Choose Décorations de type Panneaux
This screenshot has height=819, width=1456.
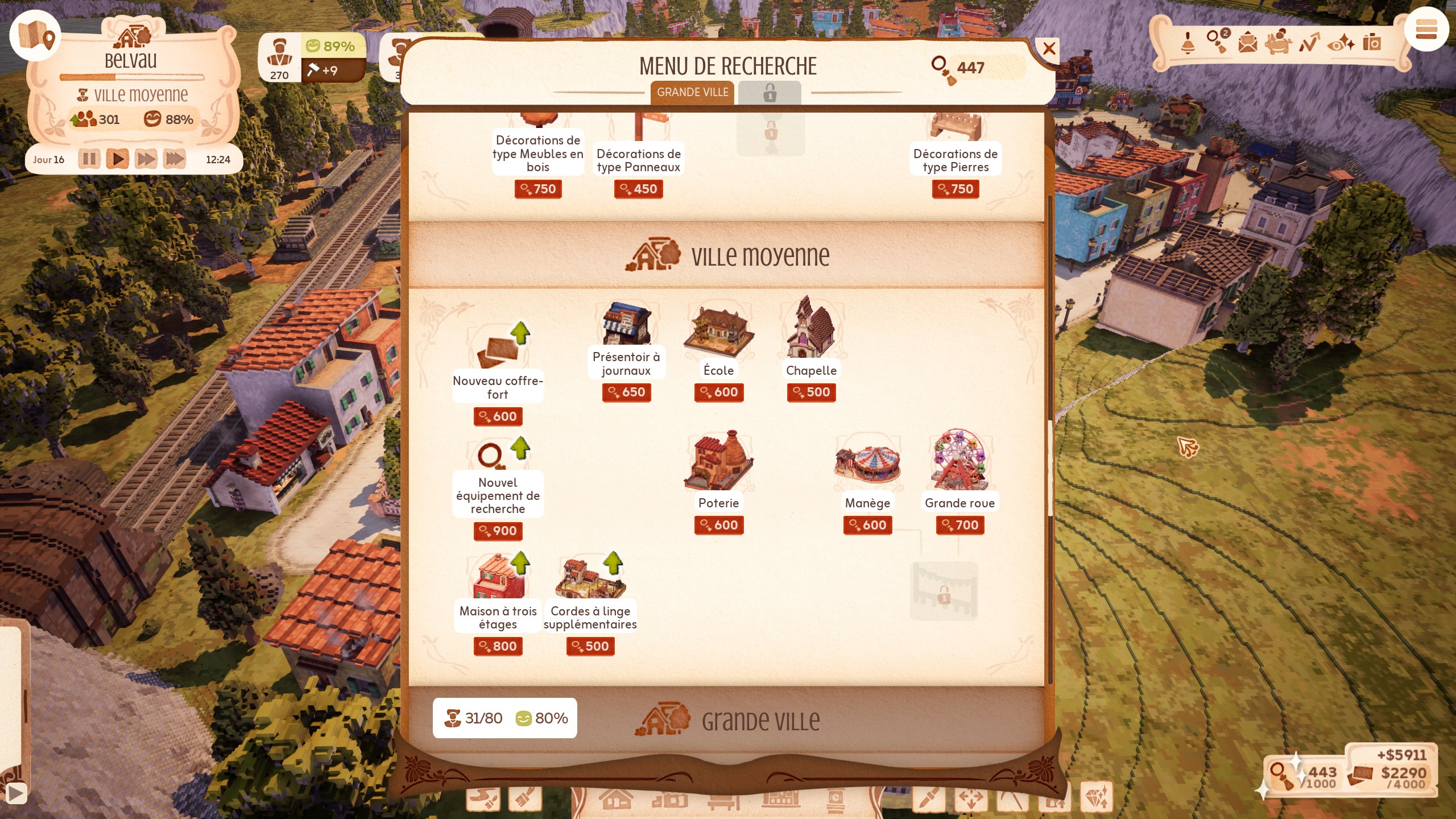click(638, 159)
